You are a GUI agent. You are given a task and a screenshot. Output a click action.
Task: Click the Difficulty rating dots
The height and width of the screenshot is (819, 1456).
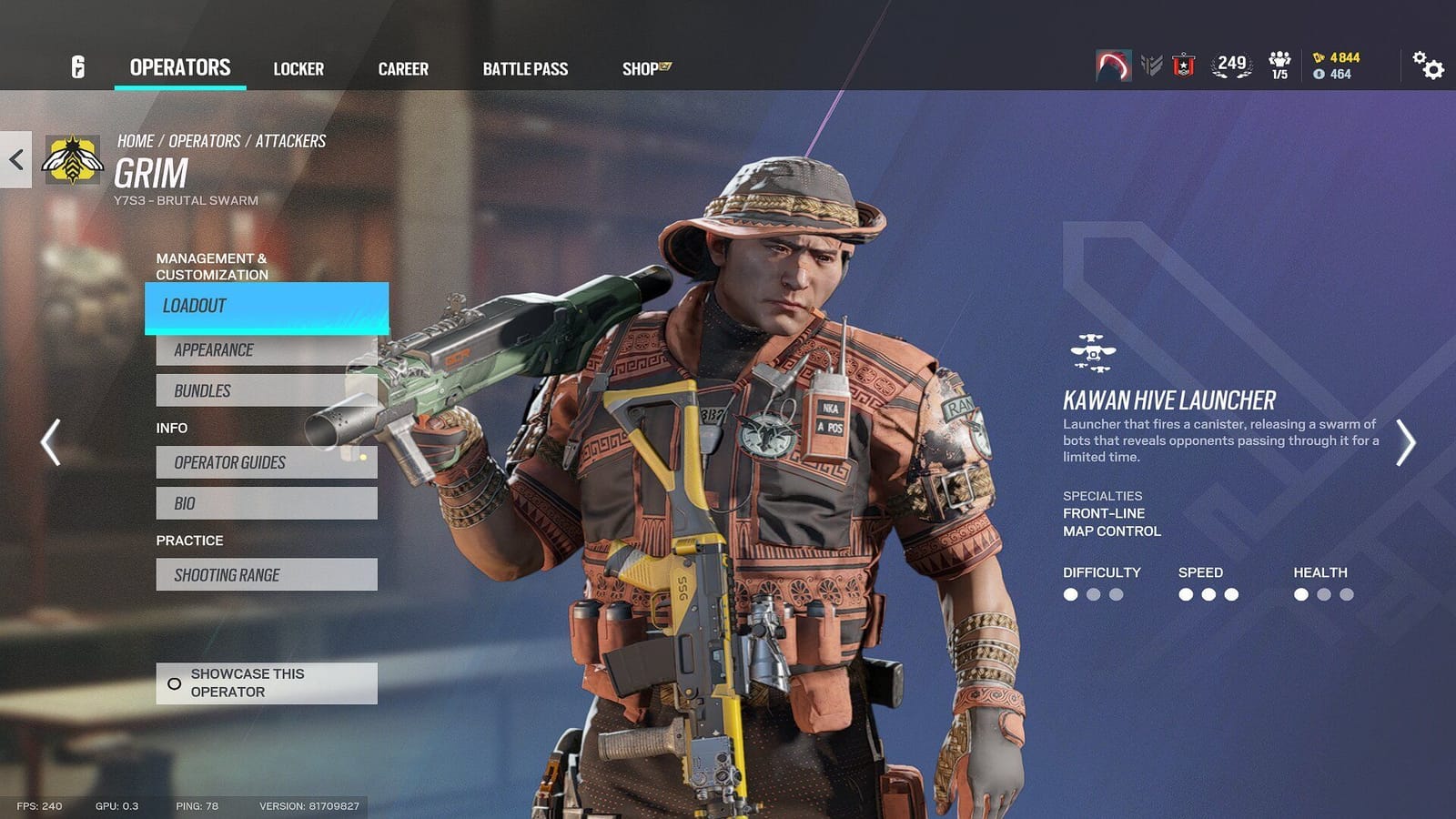1089,595
